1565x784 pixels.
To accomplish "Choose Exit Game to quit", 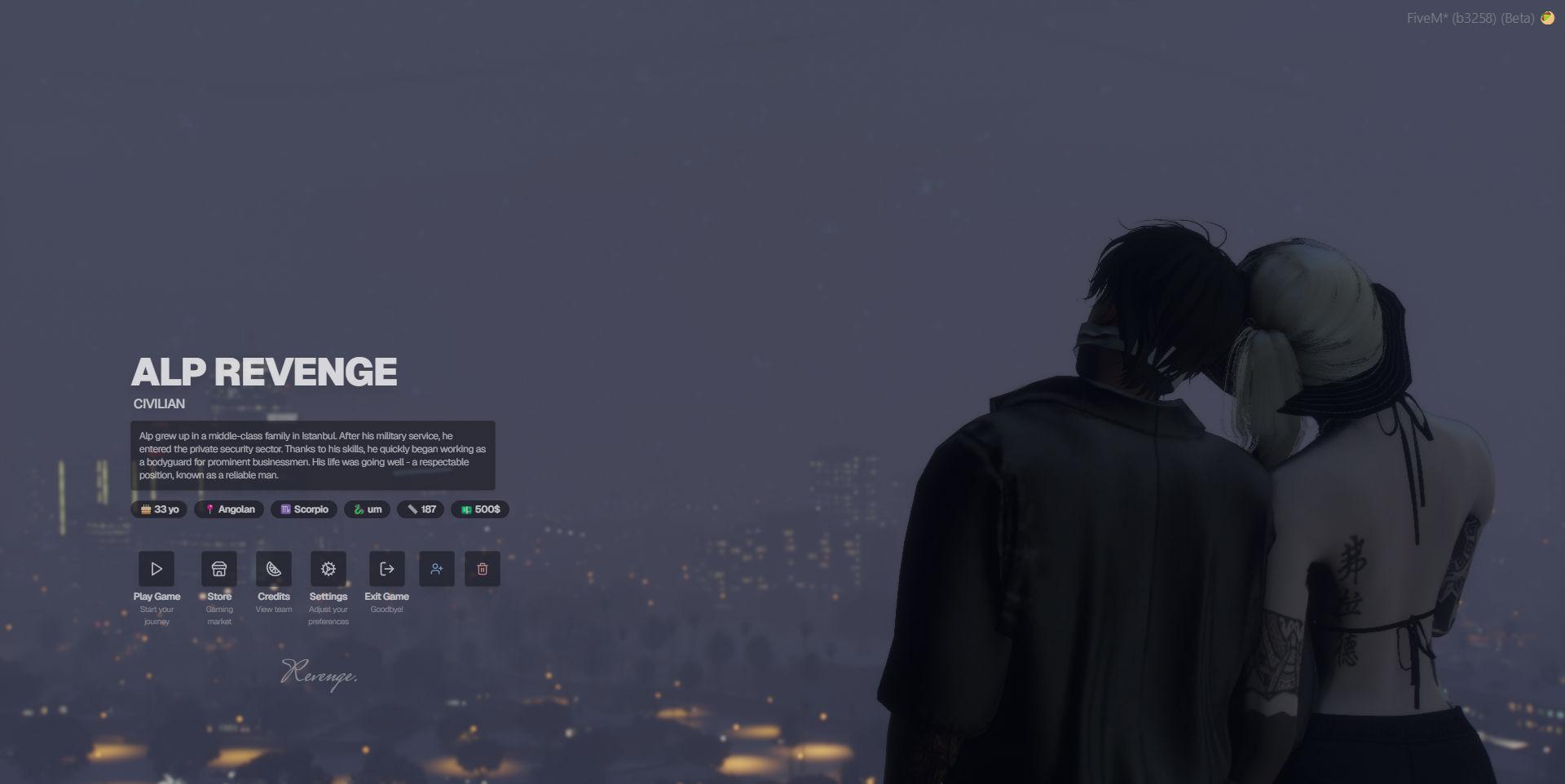I will [387, 569].
